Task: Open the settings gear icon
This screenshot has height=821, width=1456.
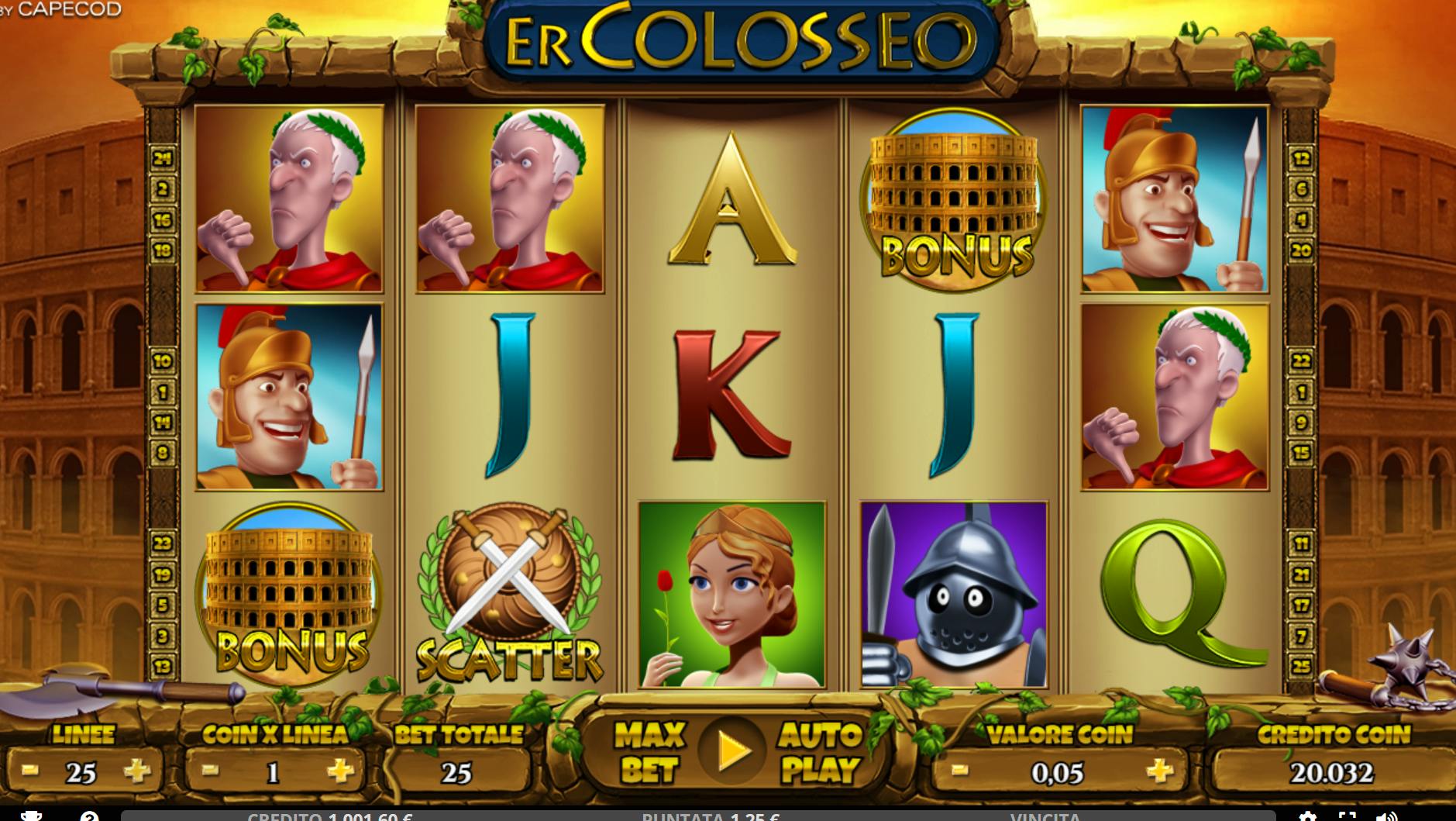Action: 1307,816
